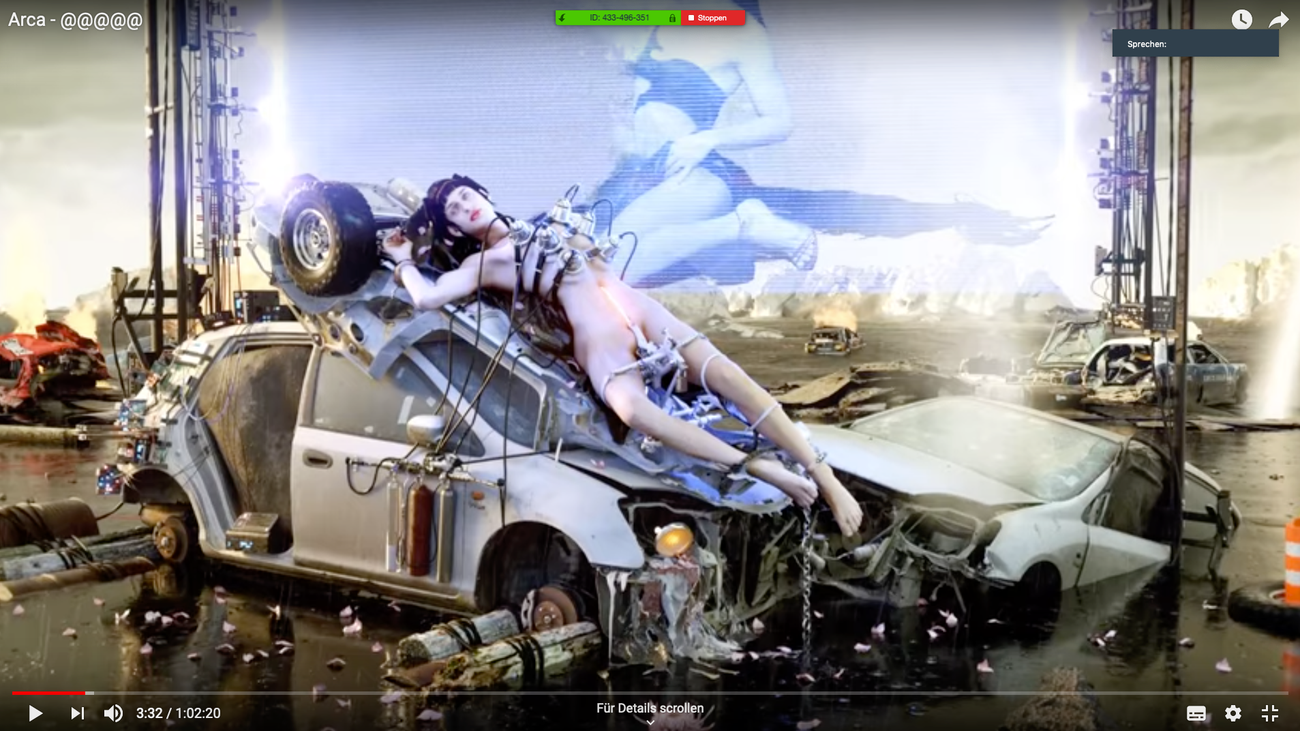Skip to the next video

(x=77, y=713)
